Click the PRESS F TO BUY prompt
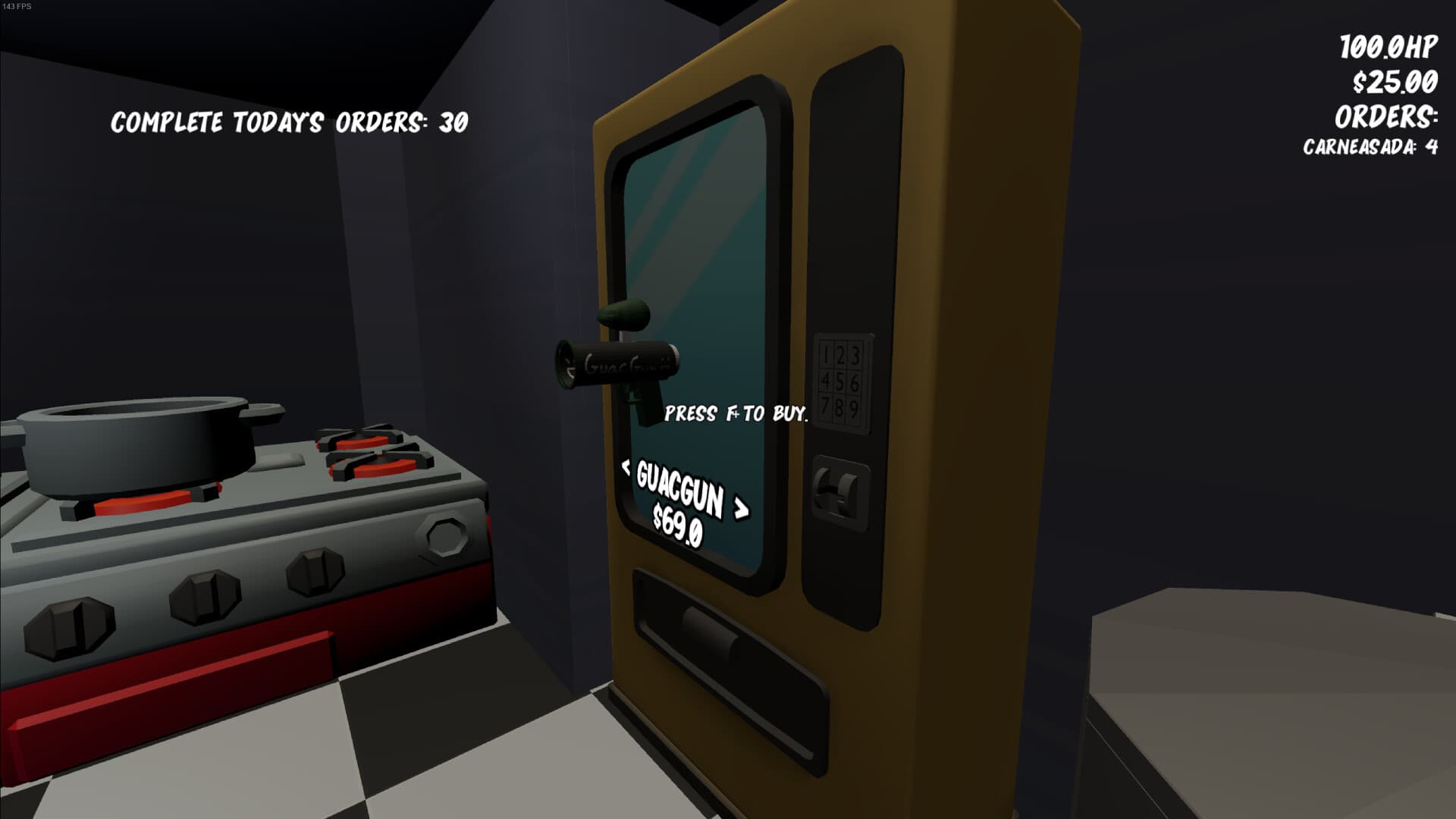Screen dimensions: 1456x819 (736, 414)
